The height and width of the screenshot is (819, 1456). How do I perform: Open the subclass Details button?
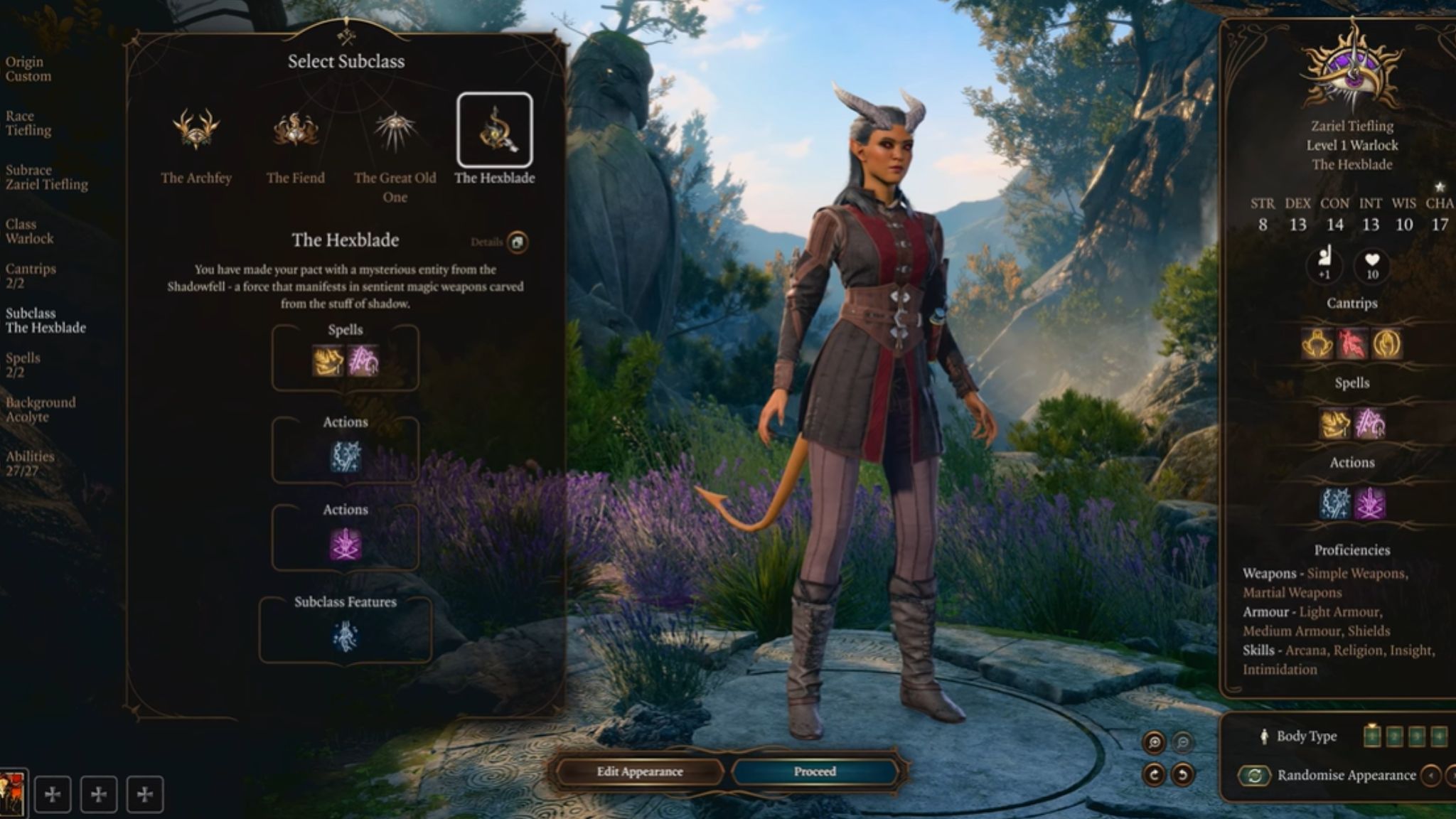[517, 242]
